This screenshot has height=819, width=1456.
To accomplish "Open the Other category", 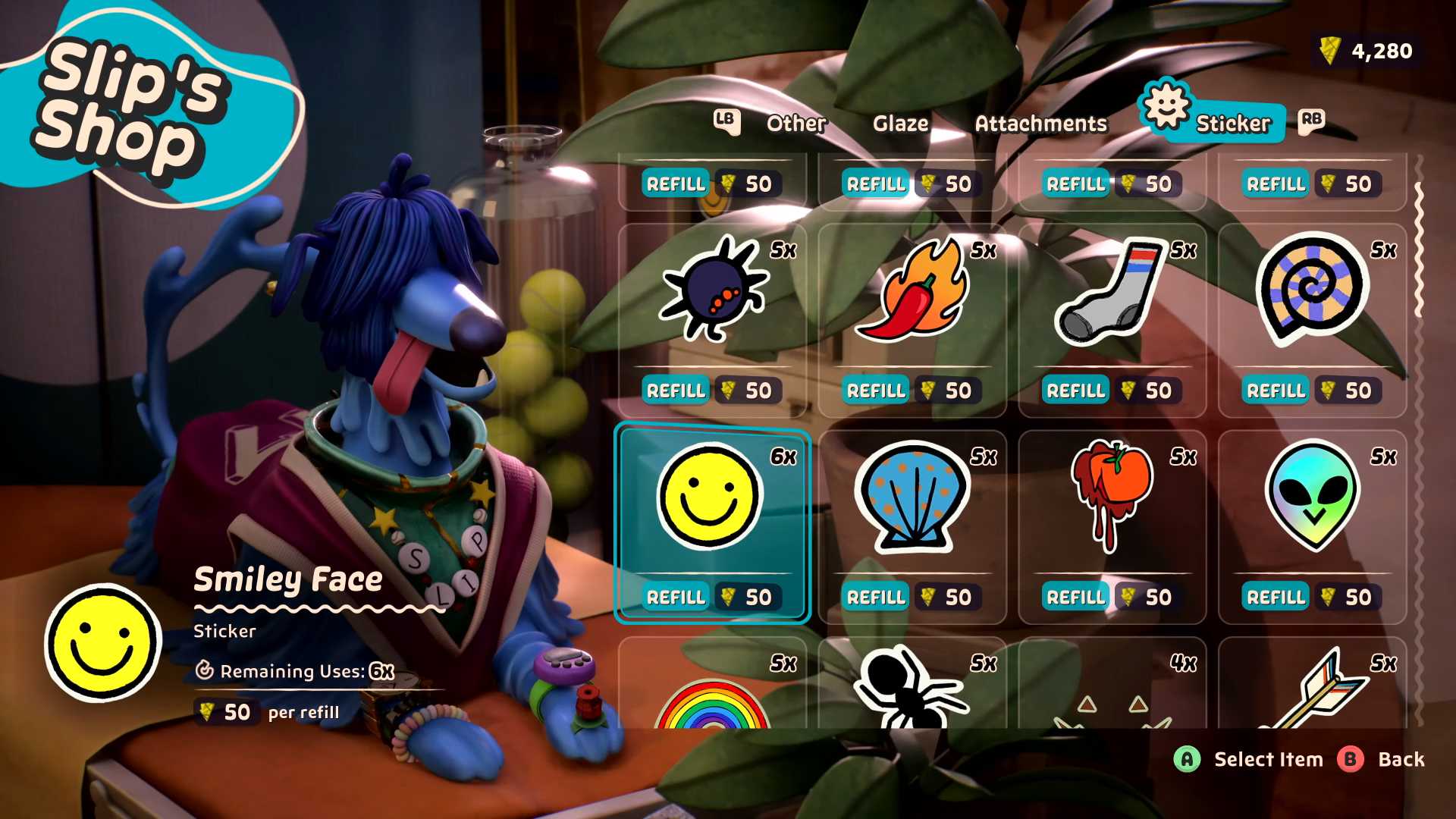I will [795, 123].
